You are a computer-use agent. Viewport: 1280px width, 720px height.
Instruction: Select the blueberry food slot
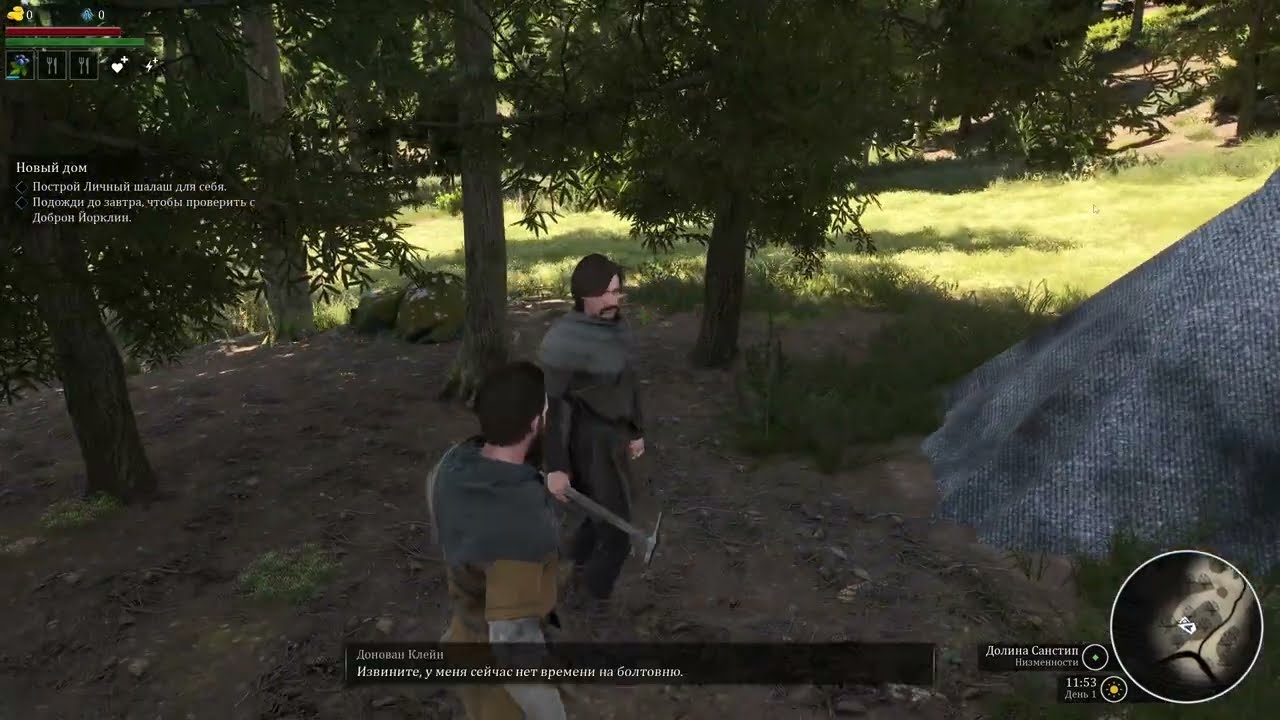[x=20, y=66]
